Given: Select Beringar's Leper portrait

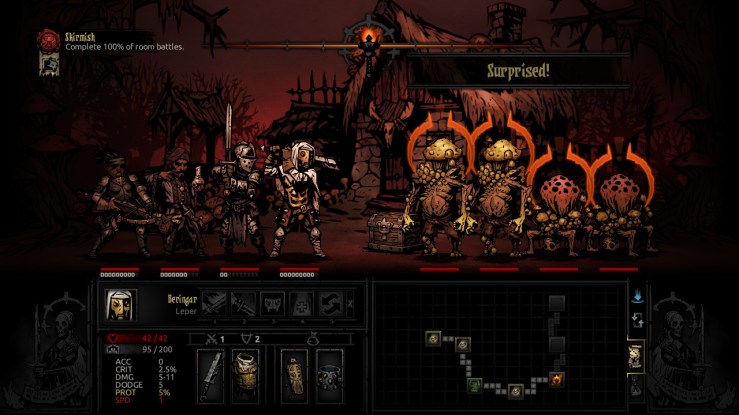Looking at the screenshot, I should click(x=120, y=304).
